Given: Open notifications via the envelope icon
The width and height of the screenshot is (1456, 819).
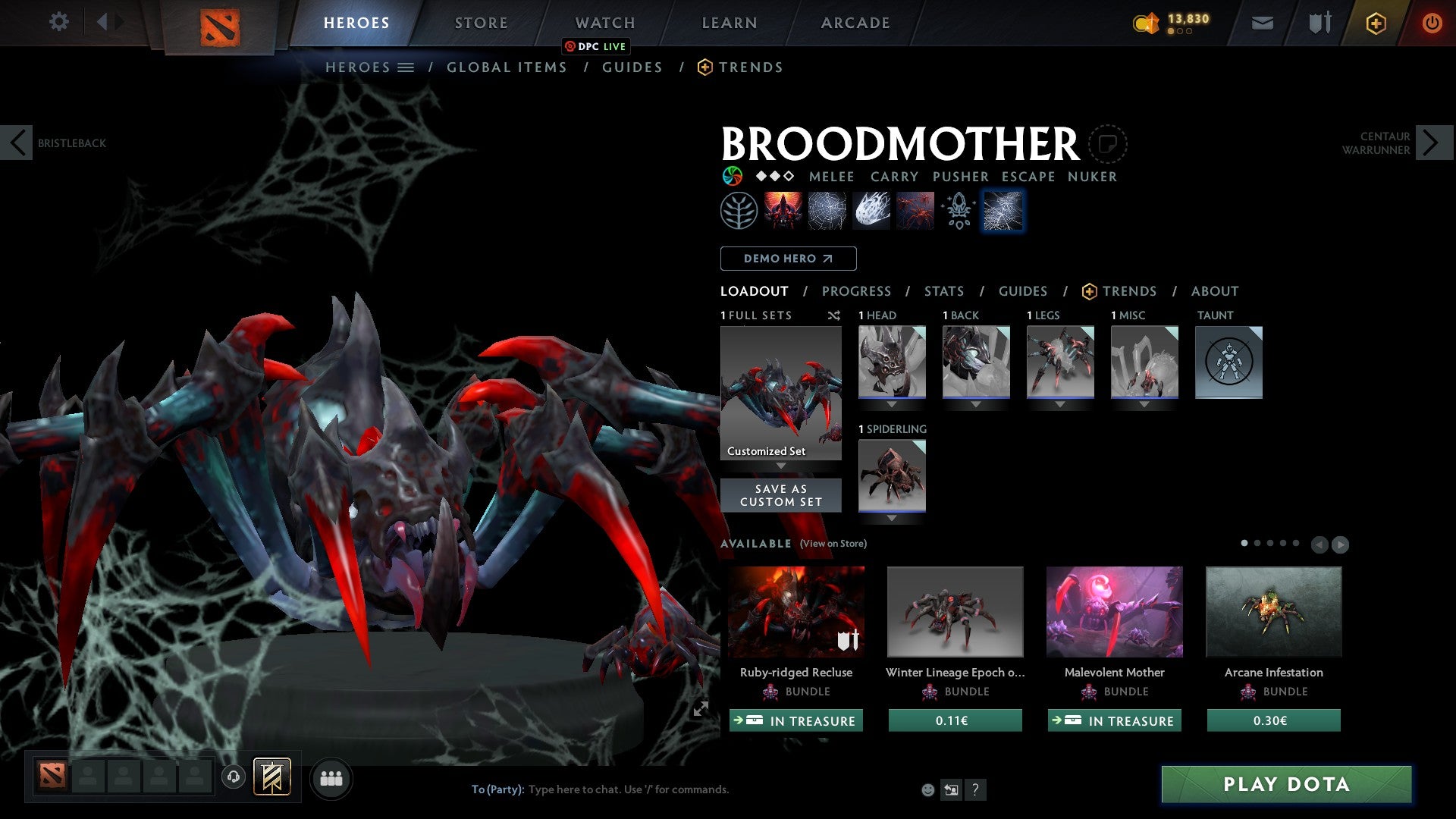Looking at the screenshot, I should coord(1262,22).
